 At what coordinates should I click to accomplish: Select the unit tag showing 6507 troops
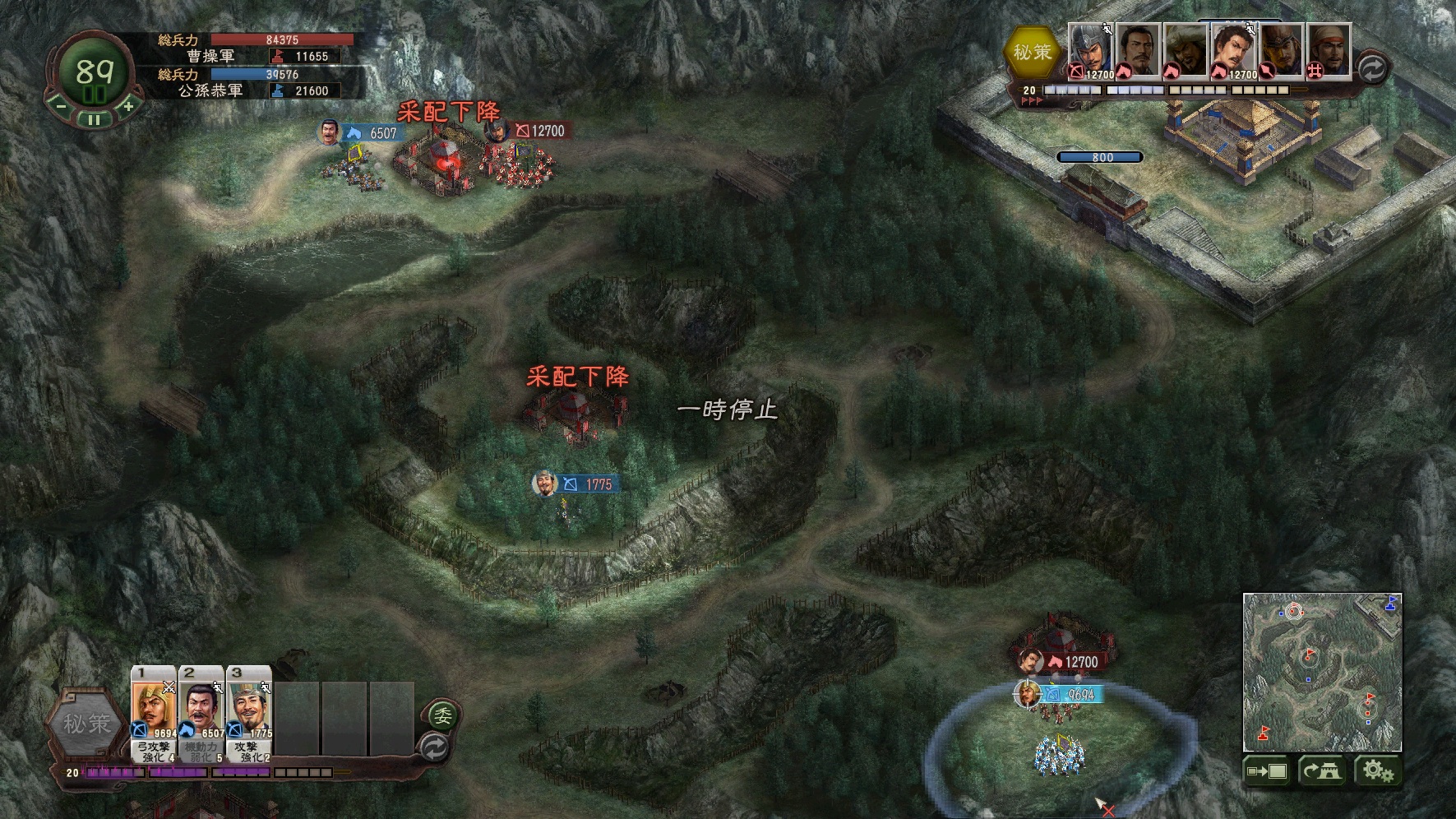click(x=375, y=133)
